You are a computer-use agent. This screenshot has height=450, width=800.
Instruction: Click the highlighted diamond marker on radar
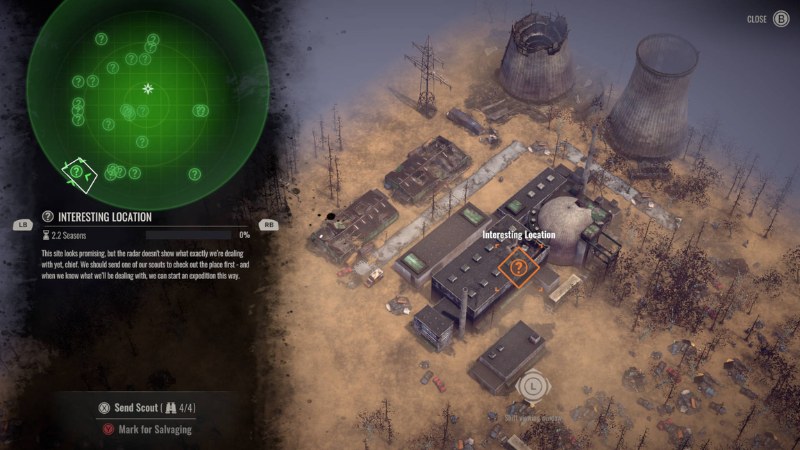tap(77, 173)
